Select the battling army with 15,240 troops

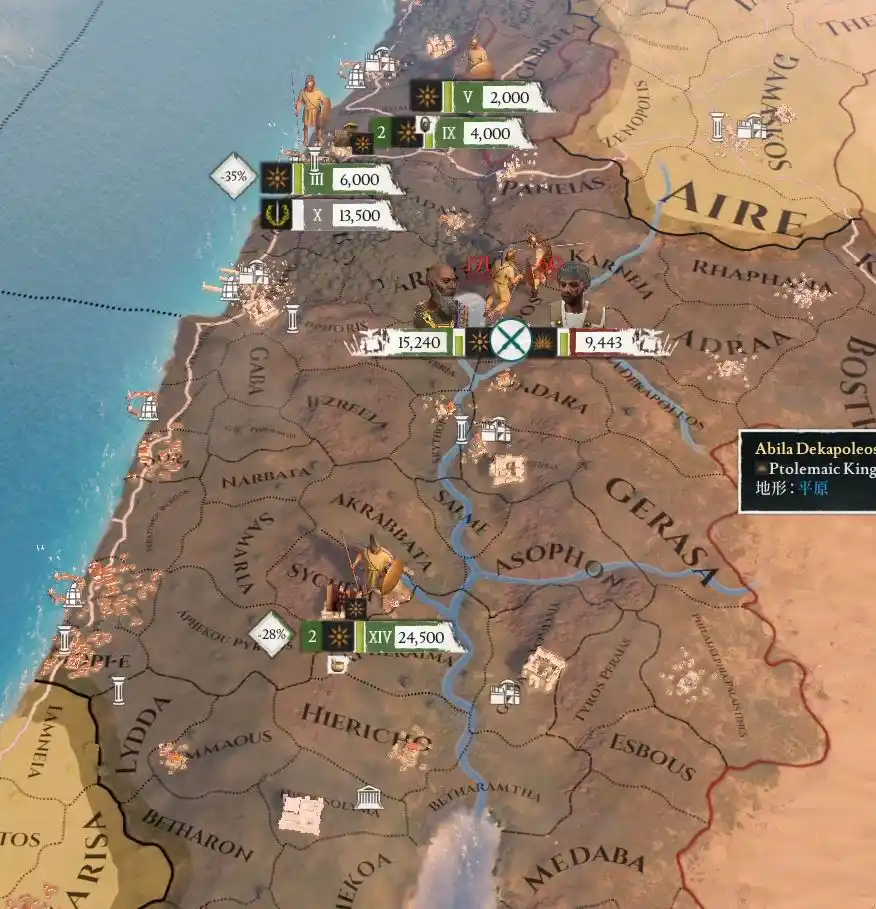[415, 343]
